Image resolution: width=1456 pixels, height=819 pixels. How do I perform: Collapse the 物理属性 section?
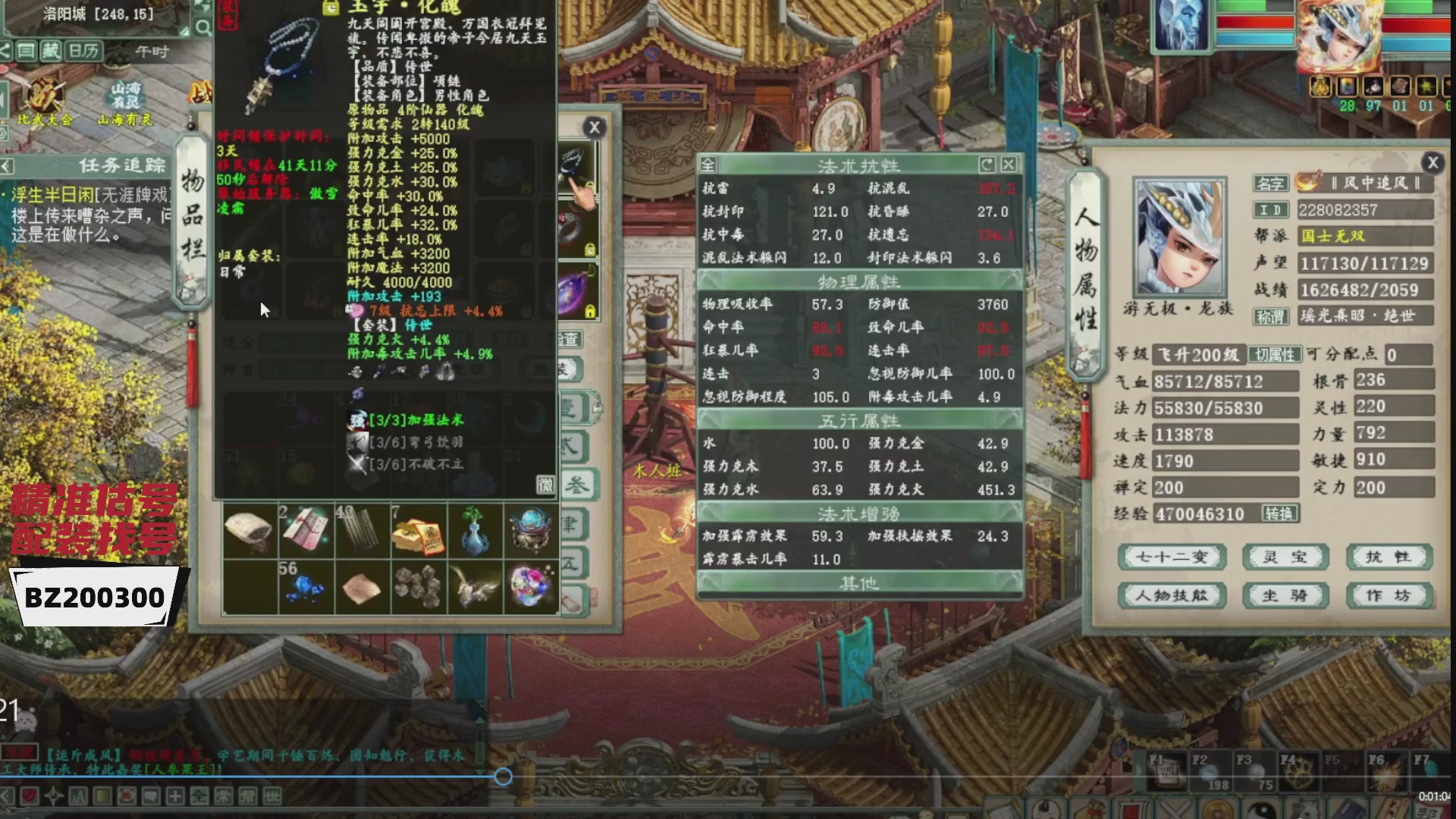coord(859,280)
